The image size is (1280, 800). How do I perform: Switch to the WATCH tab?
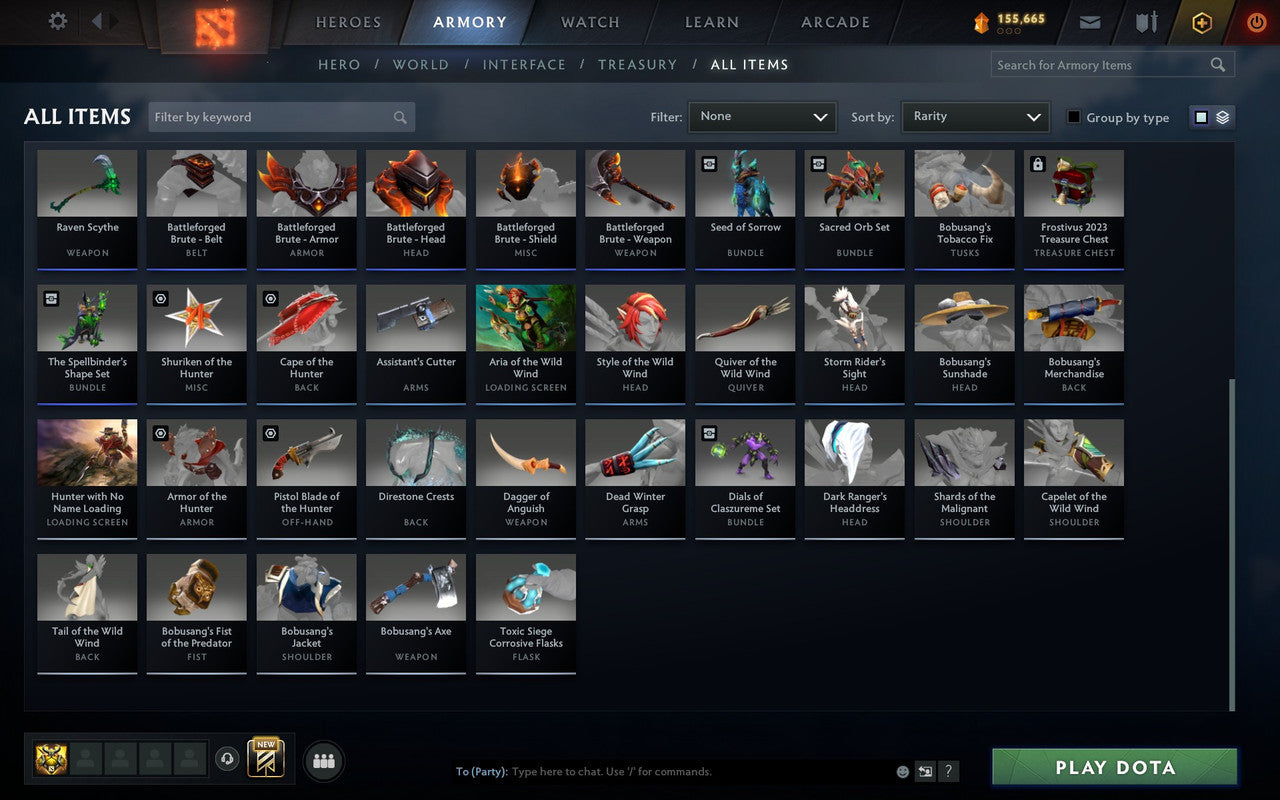589,21
